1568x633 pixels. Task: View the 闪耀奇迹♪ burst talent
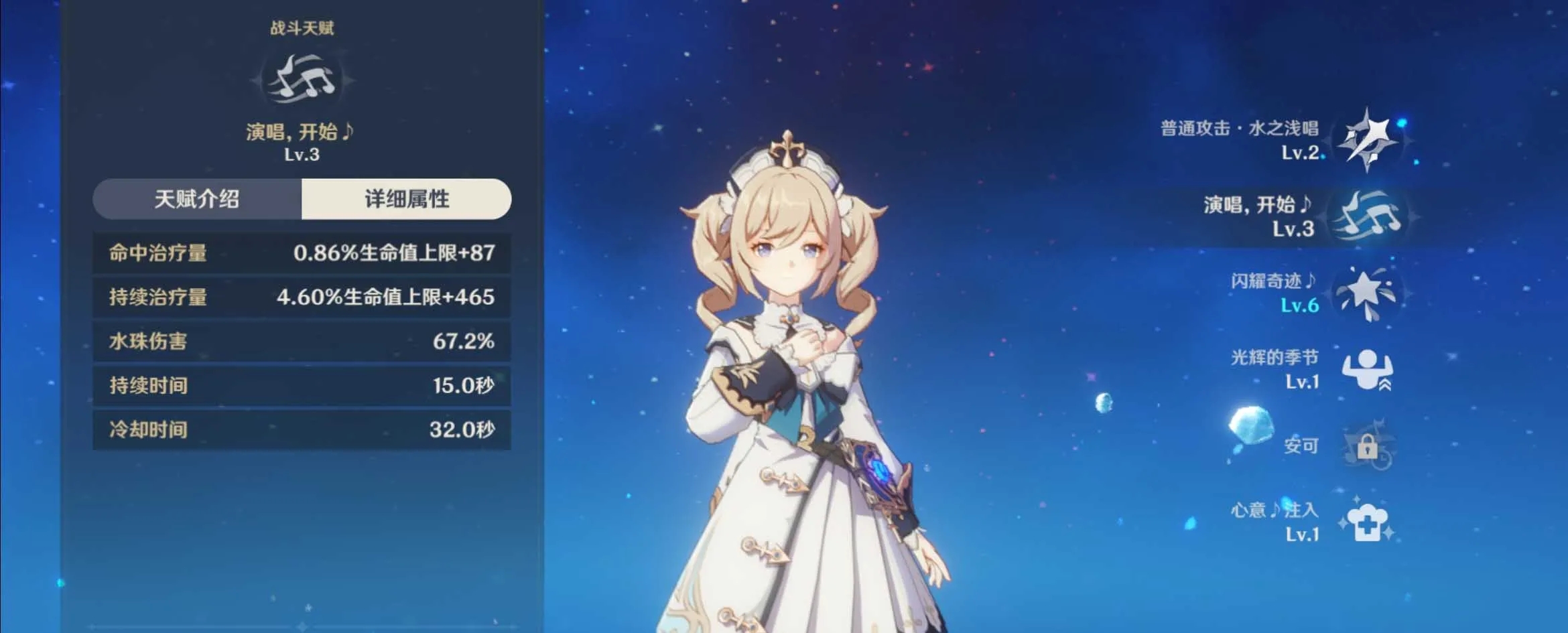[x=1366, y=293]
